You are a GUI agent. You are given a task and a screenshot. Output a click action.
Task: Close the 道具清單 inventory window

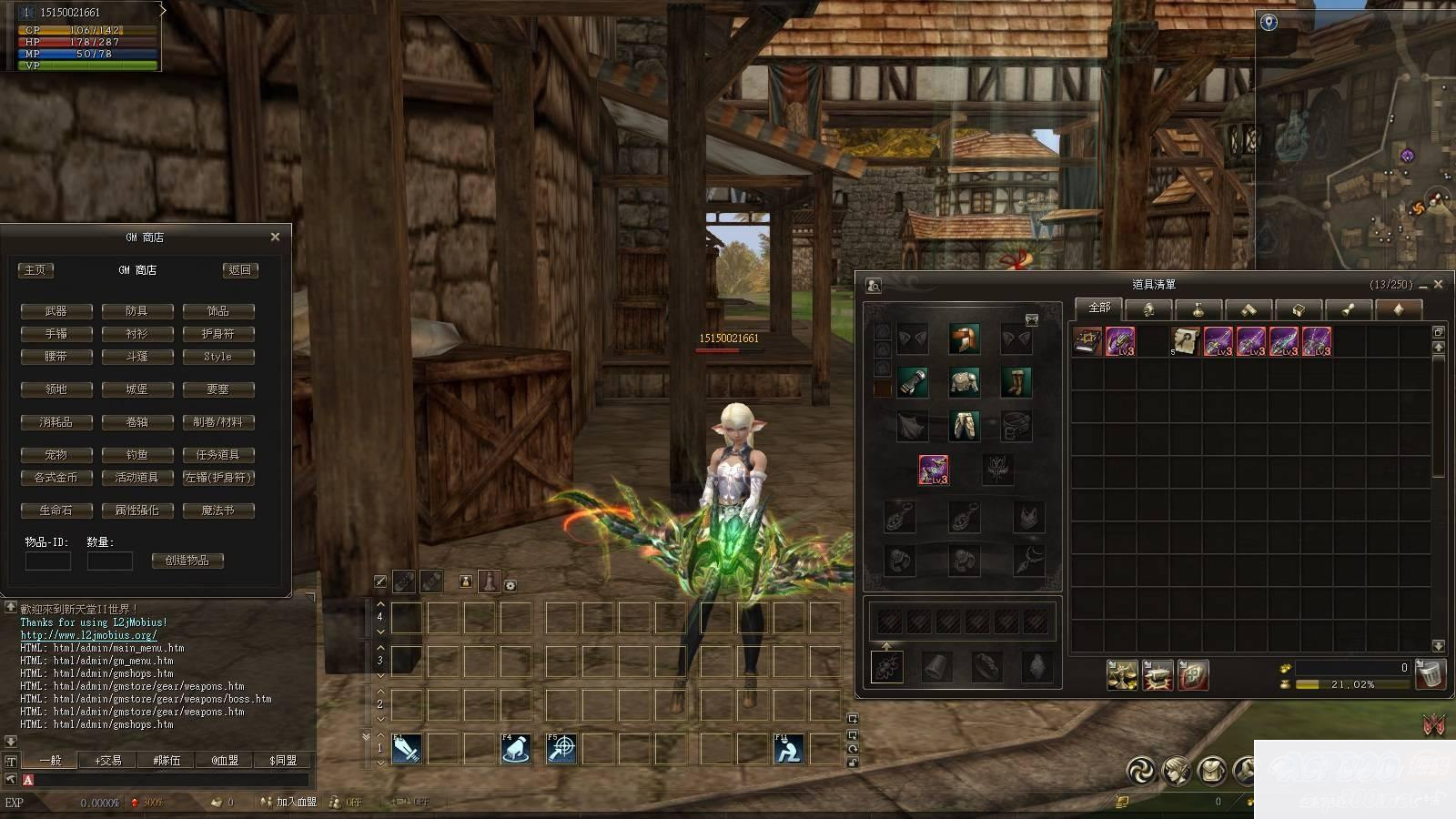[x=1438, y=285]
